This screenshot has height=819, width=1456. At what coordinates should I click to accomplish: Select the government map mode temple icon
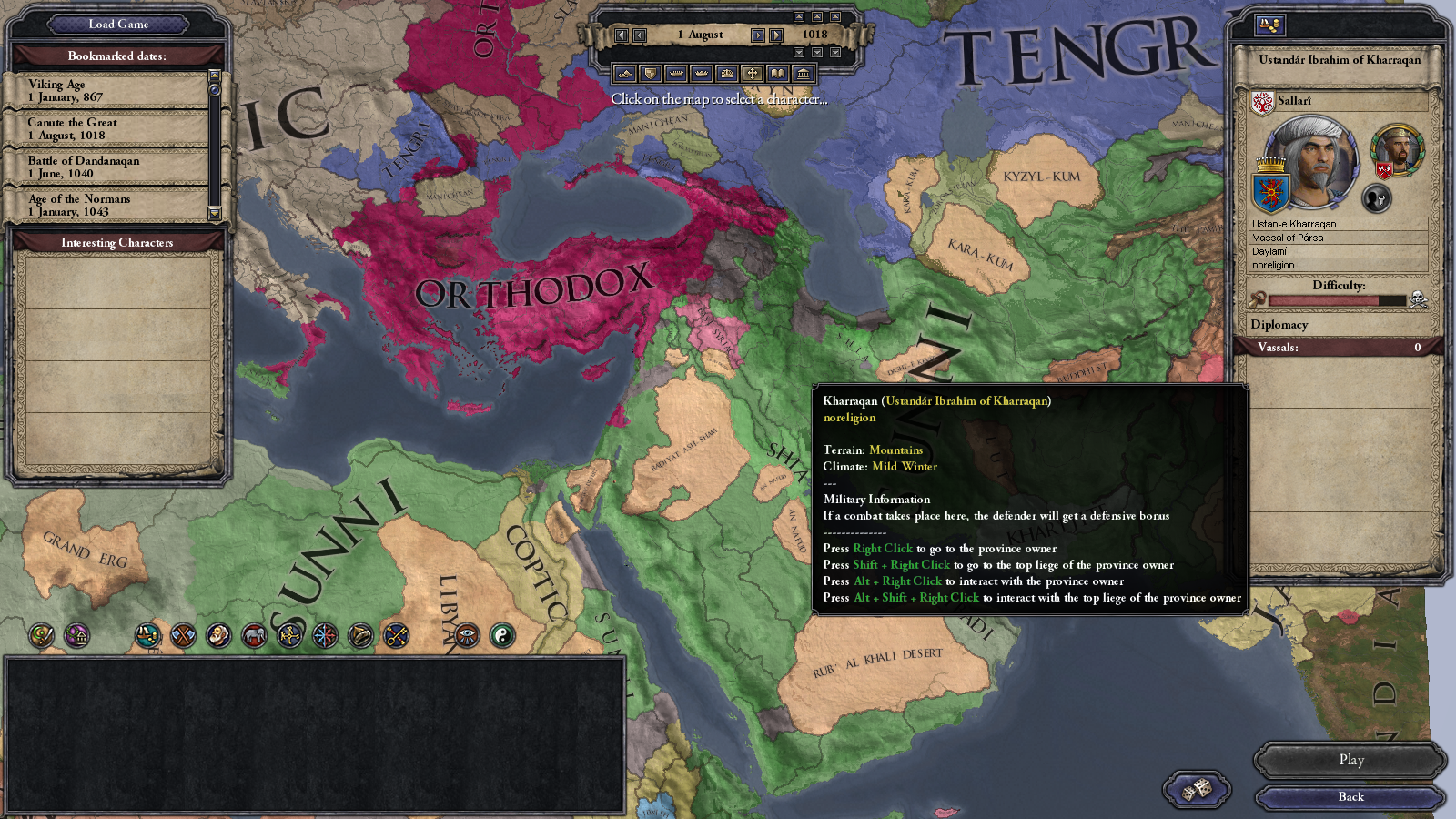point(804,72)
